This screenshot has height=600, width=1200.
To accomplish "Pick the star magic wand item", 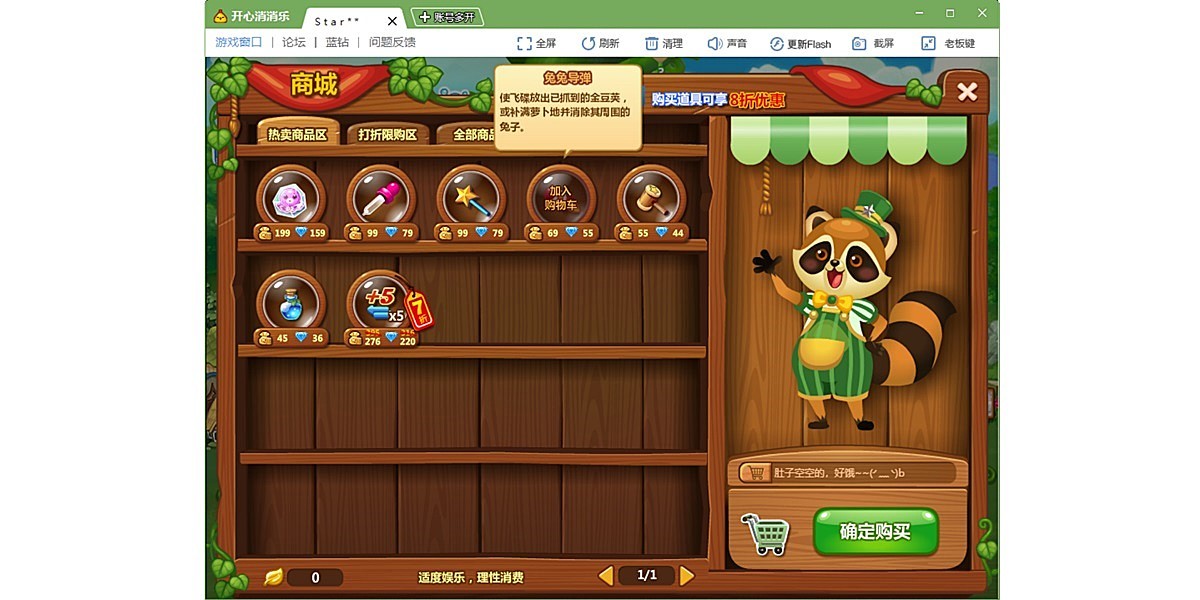I will coord(471,199).
